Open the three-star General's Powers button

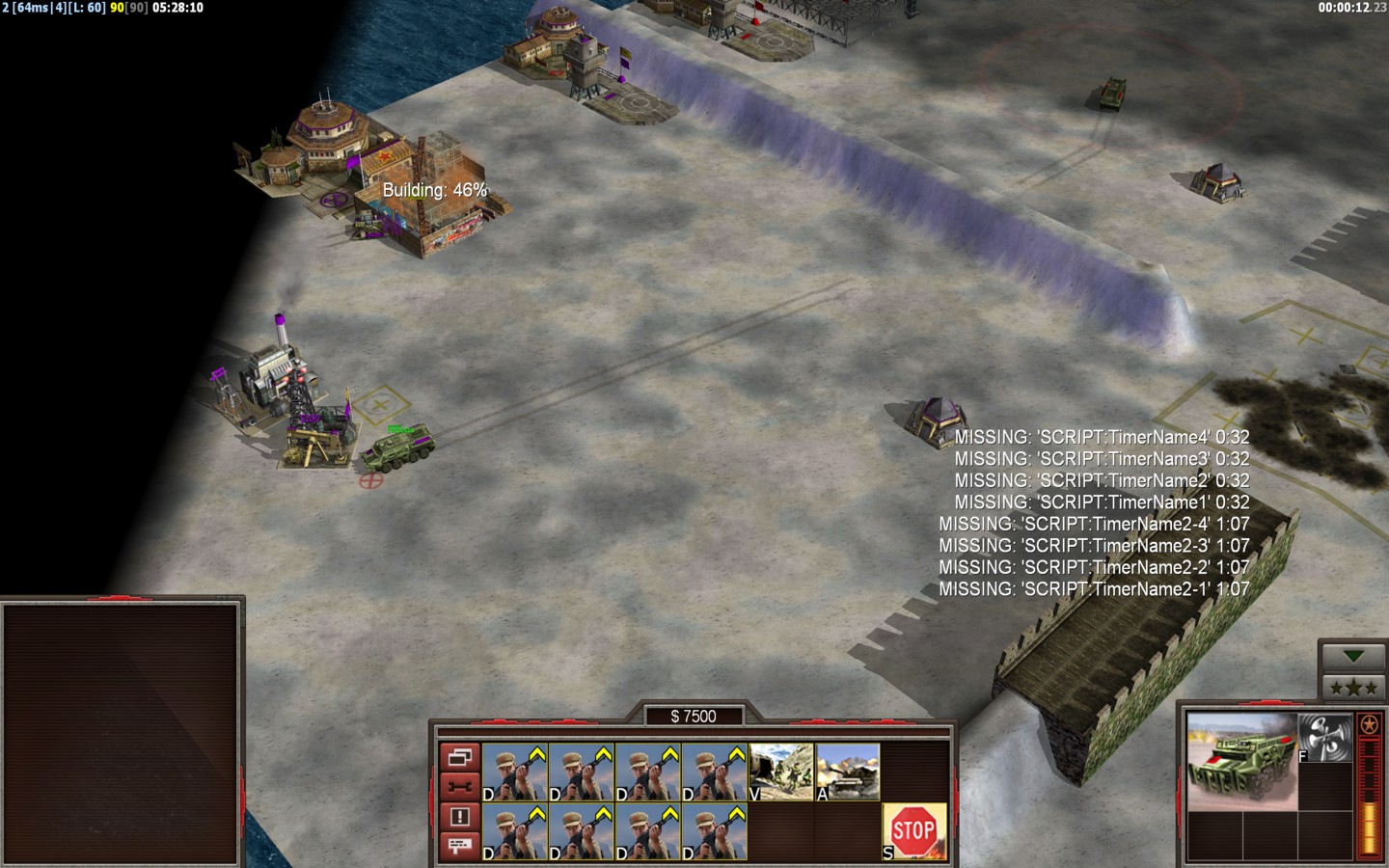1352,688
